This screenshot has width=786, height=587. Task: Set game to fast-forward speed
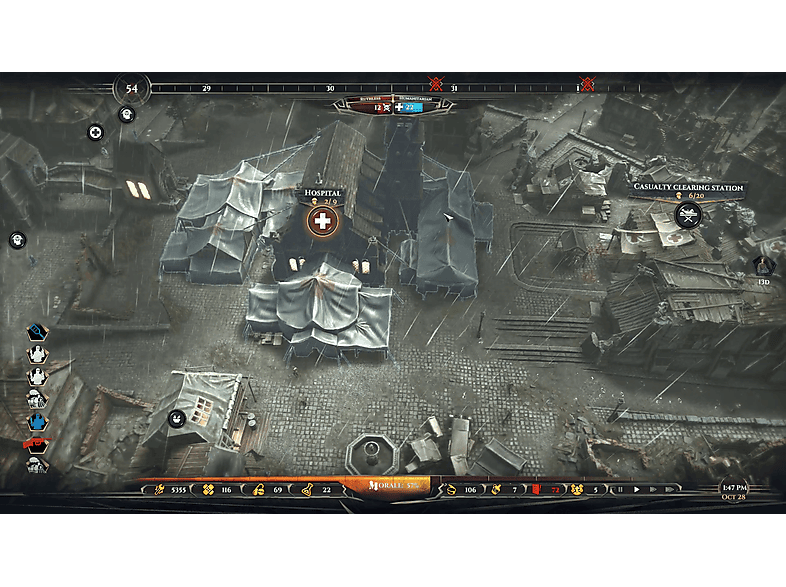(x=652, y=490)
